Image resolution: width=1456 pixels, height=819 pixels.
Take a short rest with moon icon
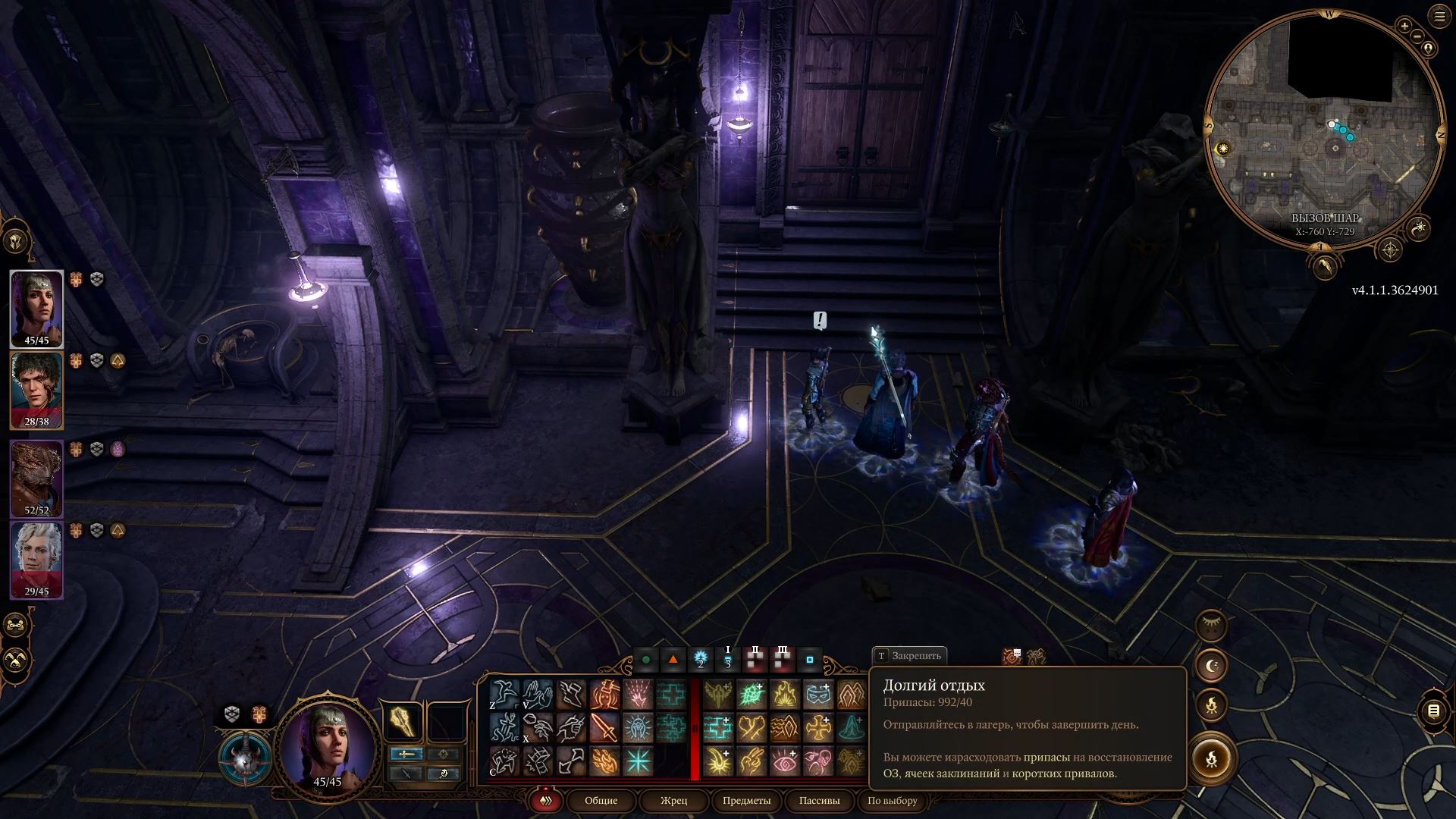tap(1211, 666)
